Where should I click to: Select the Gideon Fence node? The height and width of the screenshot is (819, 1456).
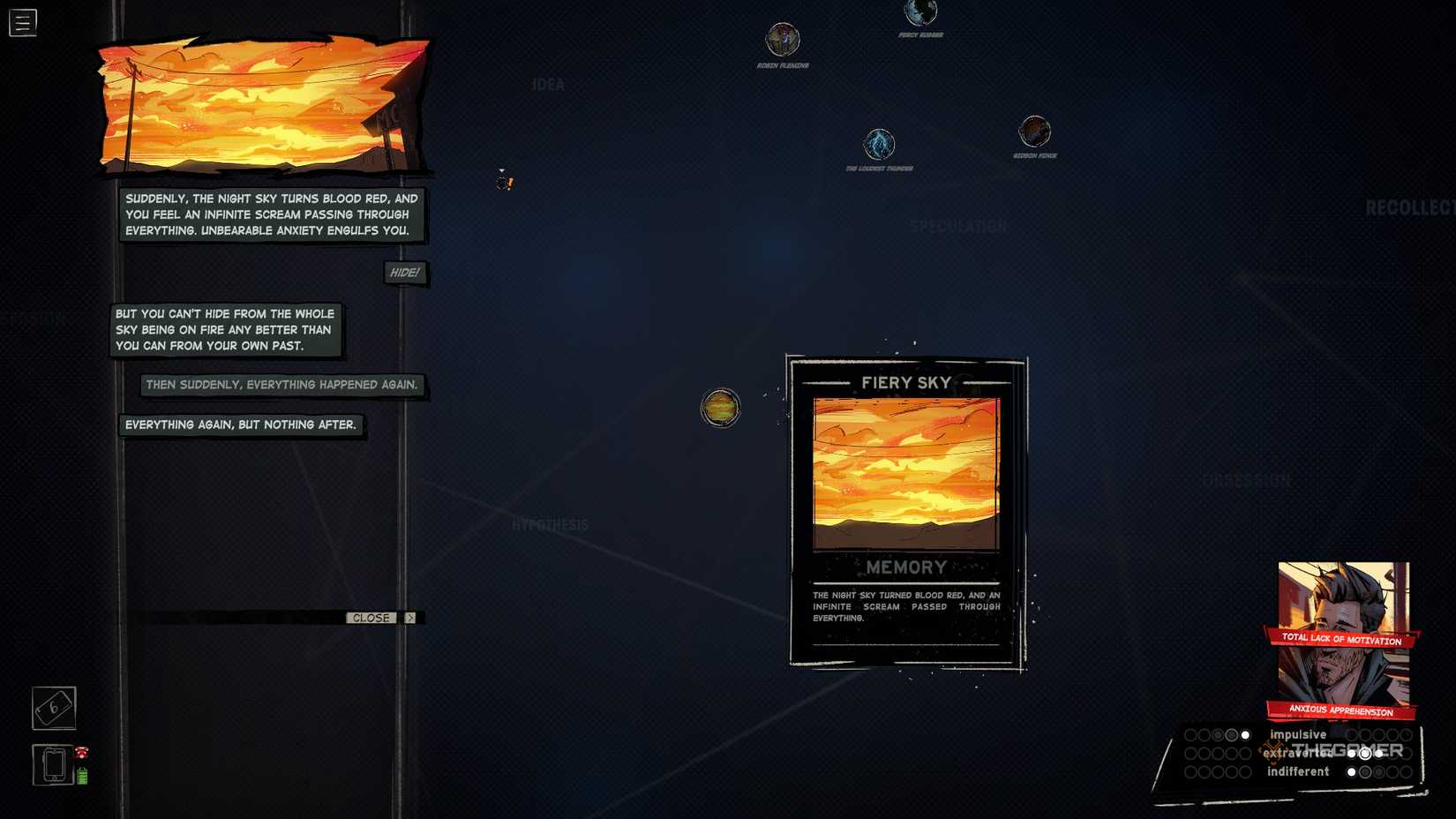(x=1033, y=131)
